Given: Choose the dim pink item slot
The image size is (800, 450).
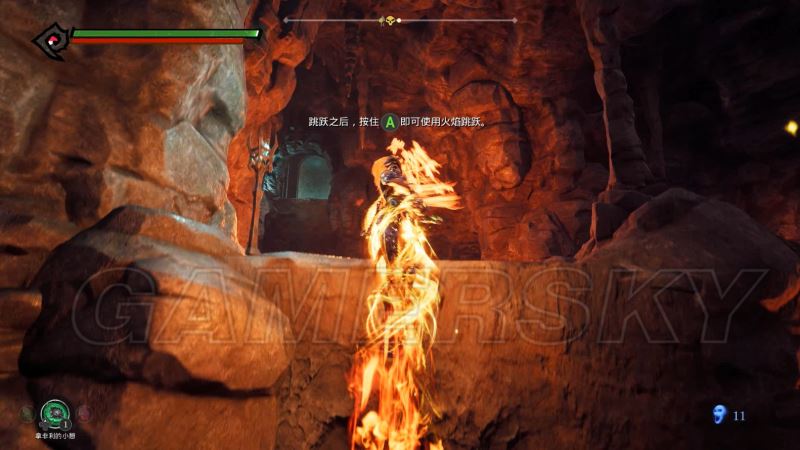Looking at the screenshot, I should [84, 412].
